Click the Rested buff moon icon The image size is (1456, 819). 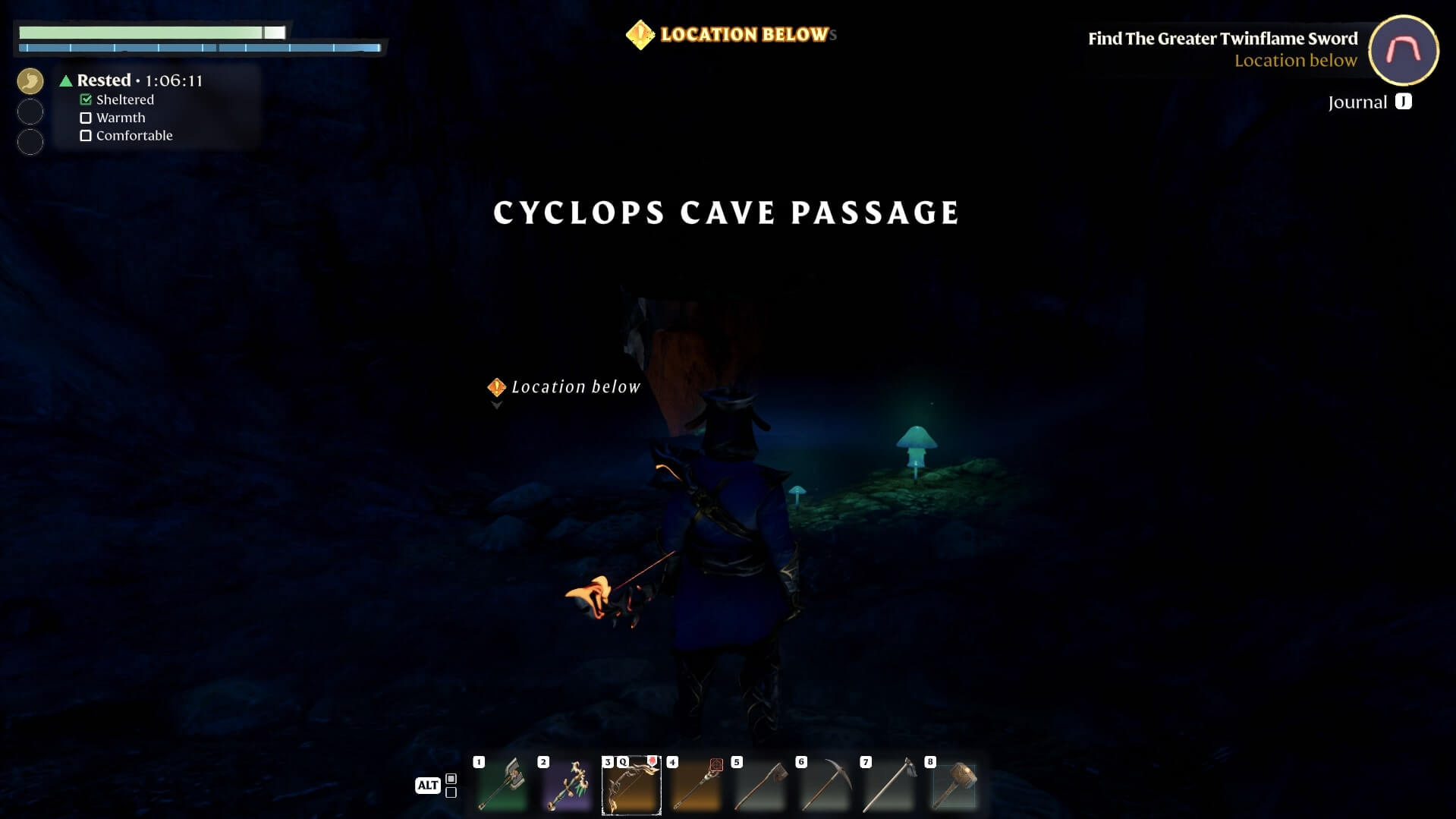[x=30, y=81]
